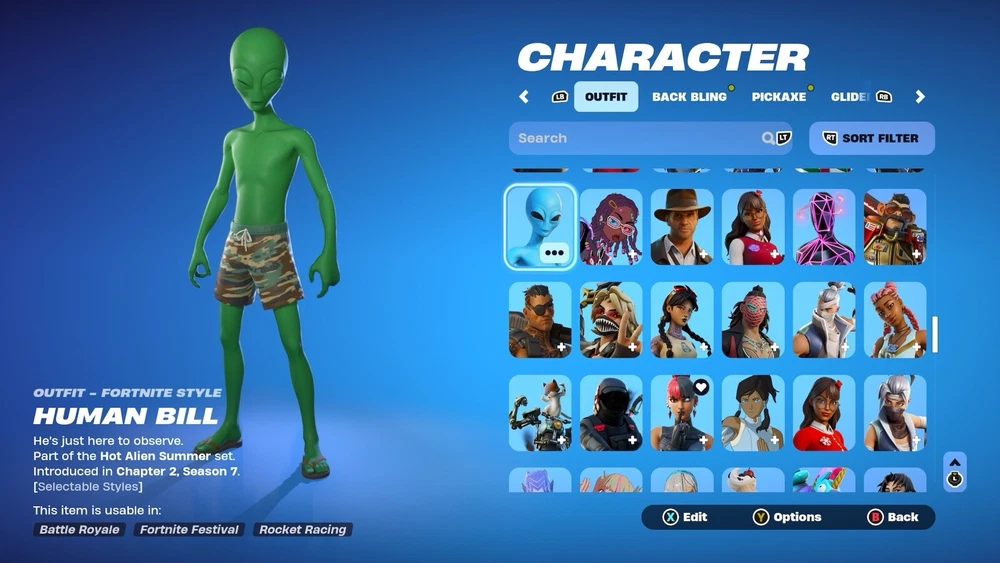Viewport: 1000px width, 563px height.
Task: Choose the Indiana Jones fedora outfit
Action: click(682, 226)
